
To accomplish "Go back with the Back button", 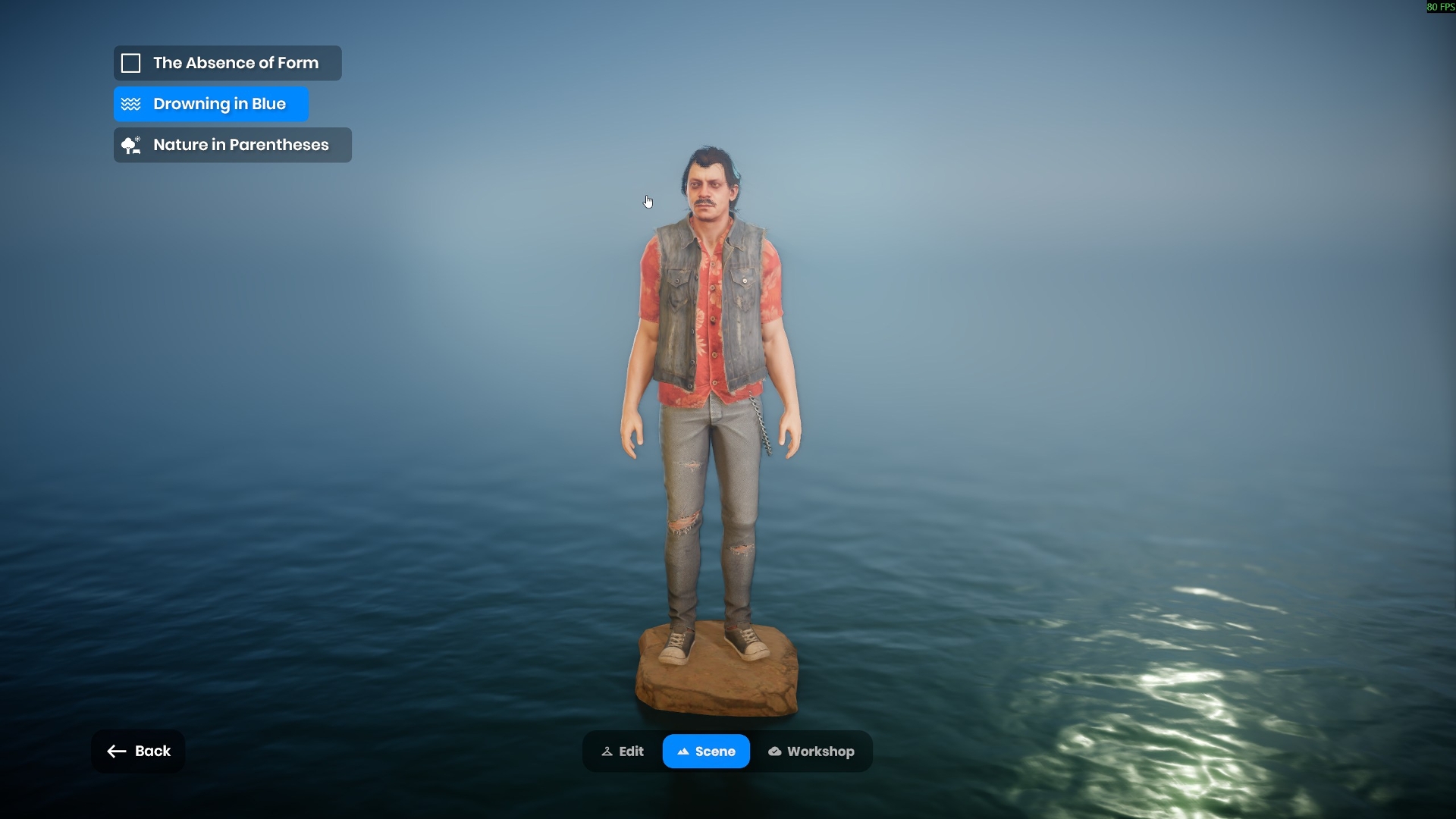I will 138,752.
